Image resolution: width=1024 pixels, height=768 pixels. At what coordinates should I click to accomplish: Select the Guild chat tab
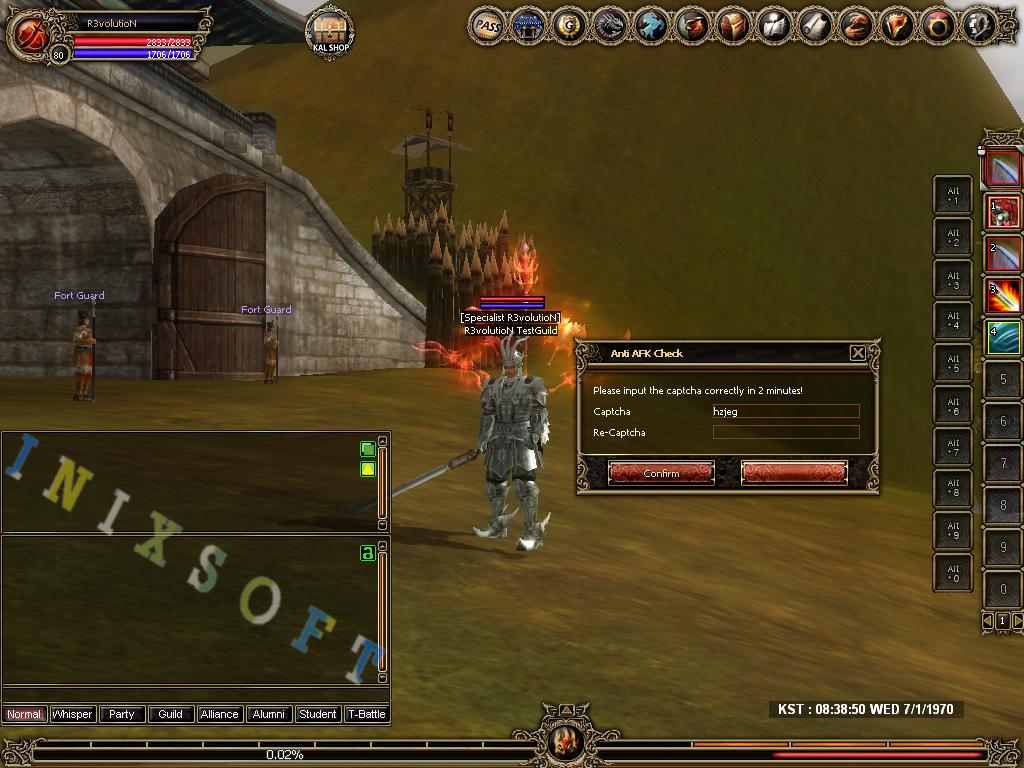point(171,714)
